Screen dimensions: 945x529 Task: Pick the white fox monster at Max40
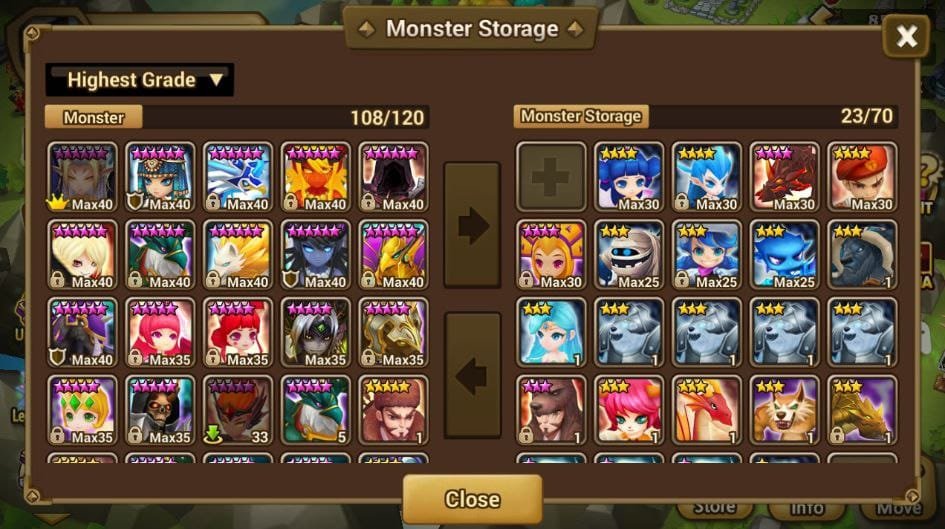pyautogui.click(x=238, y=254)
